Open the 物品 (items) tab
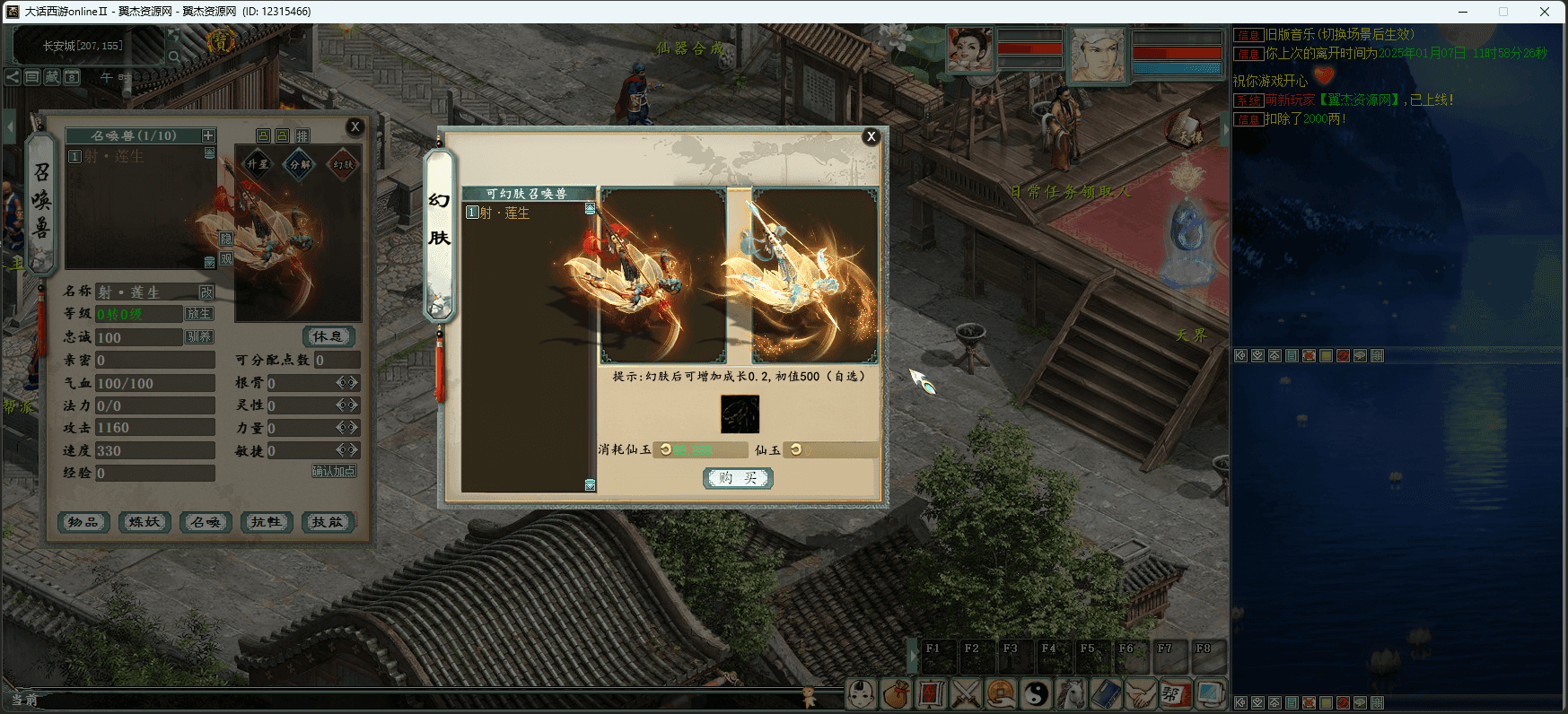Screen dimensions: 1568x714 [83, 522]
